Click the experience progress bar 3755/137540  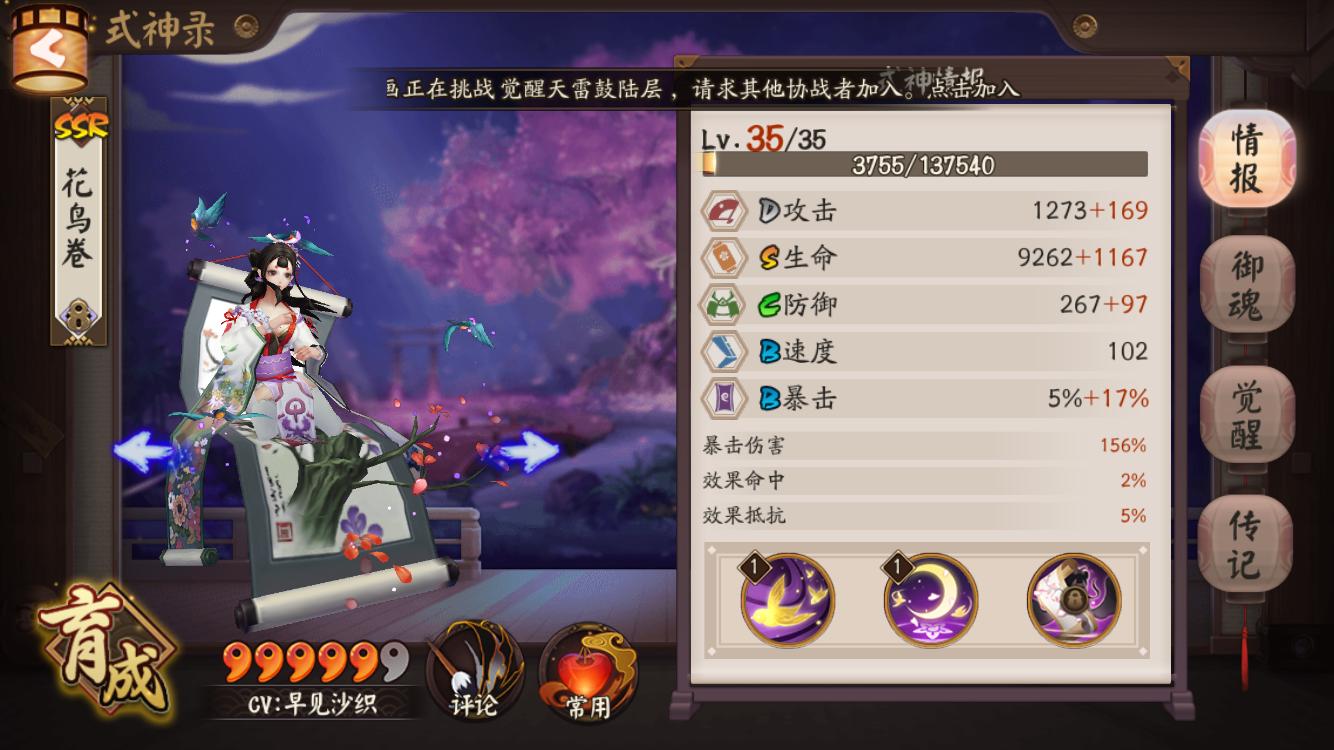(920, 162)
